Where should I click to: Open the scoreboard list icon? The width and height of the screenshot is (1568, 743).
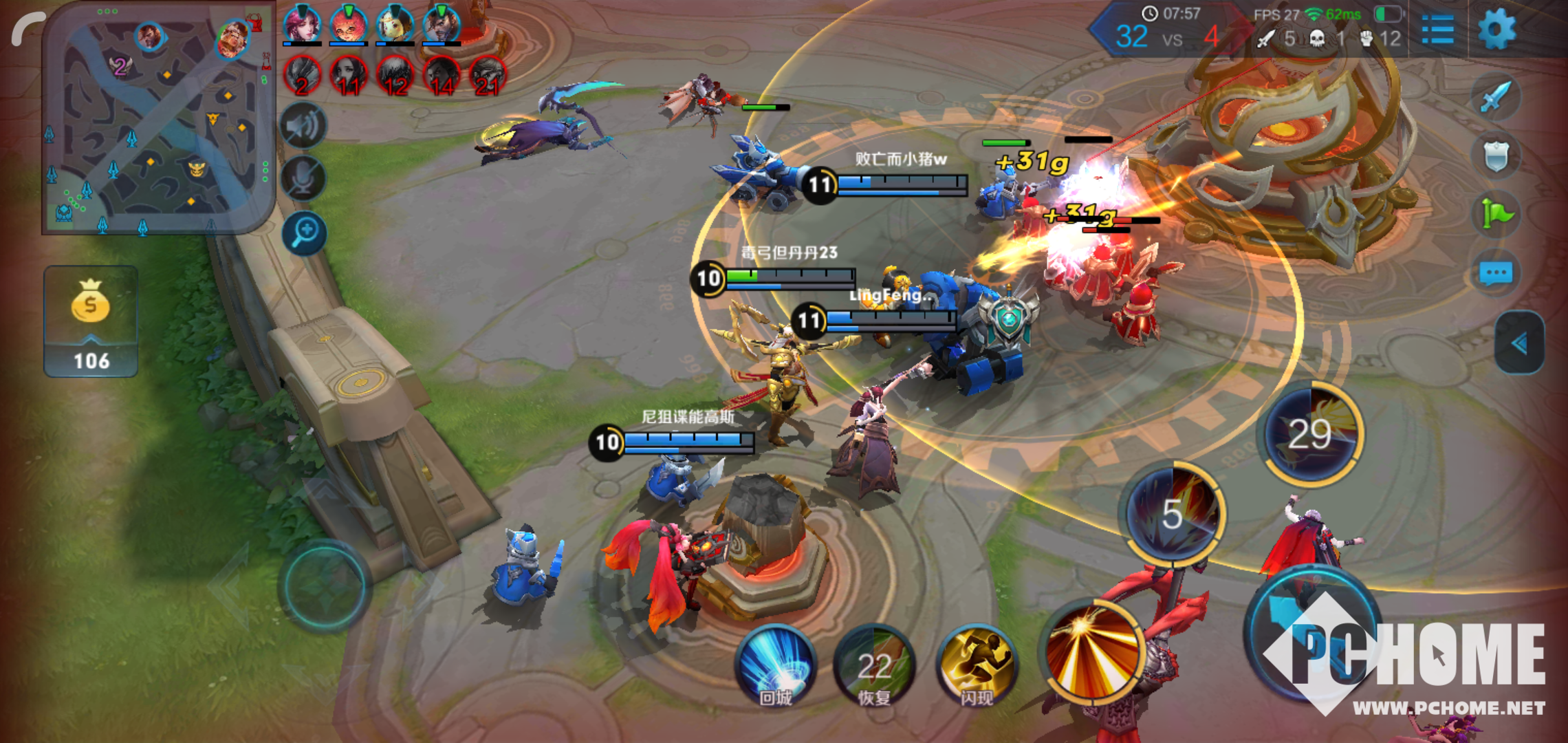pyautogui.click(x=1437, y=30)
